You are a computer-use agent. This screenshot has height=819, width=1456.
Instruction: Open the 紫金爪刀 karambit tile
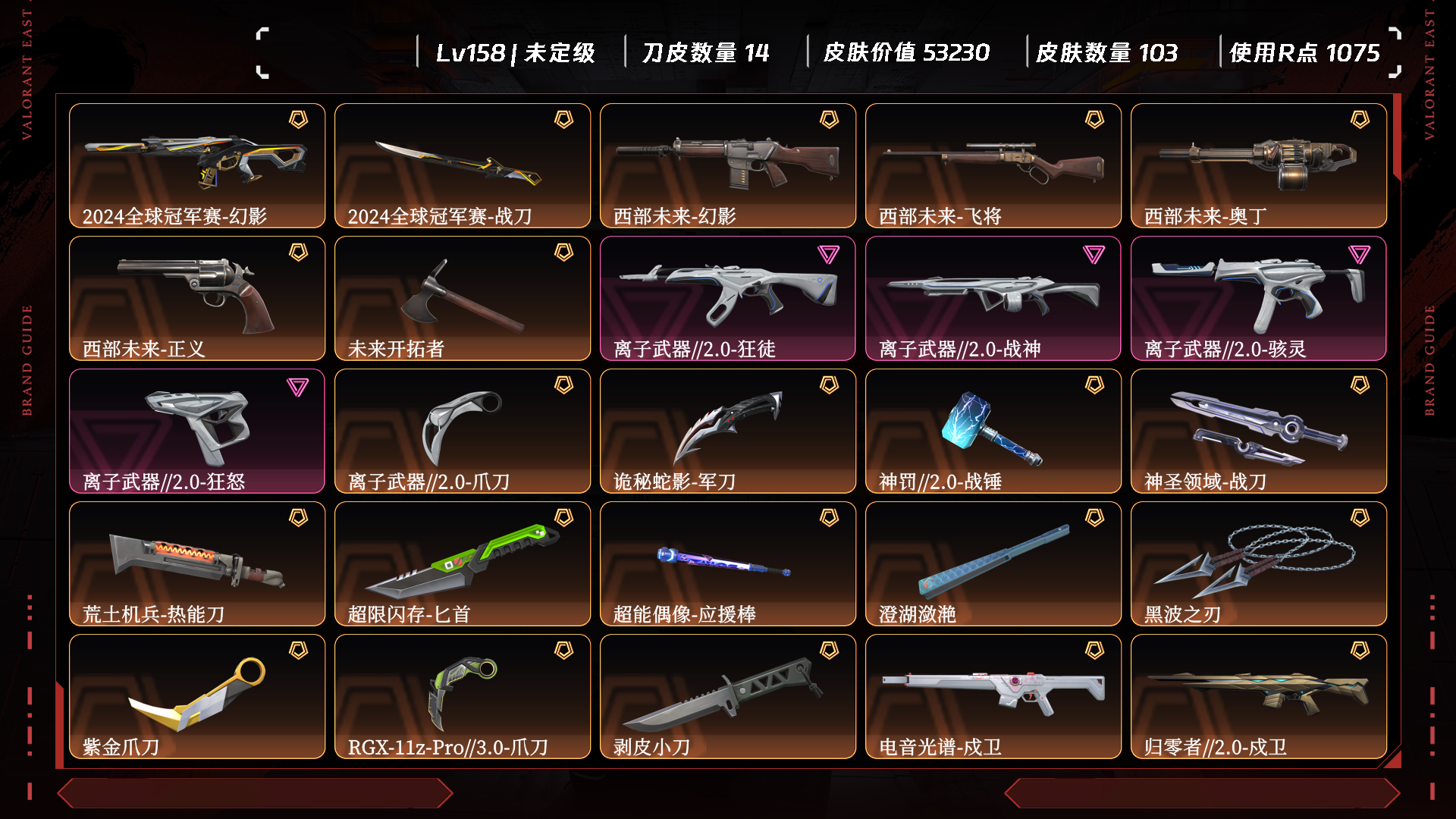[x=197, y=696]
